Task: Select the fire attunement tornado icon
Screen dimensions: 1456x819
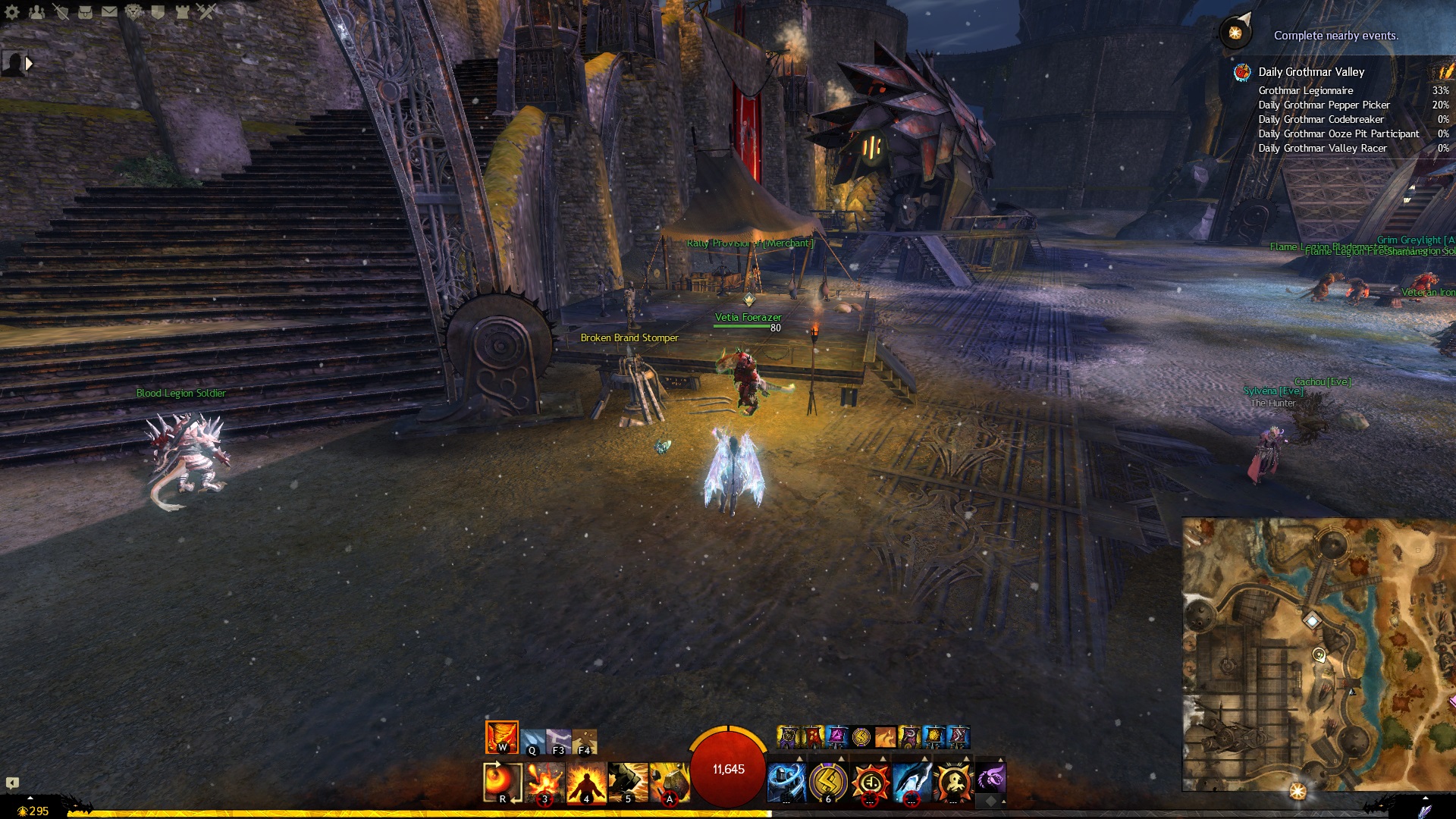Action: [x=502, y=737]
